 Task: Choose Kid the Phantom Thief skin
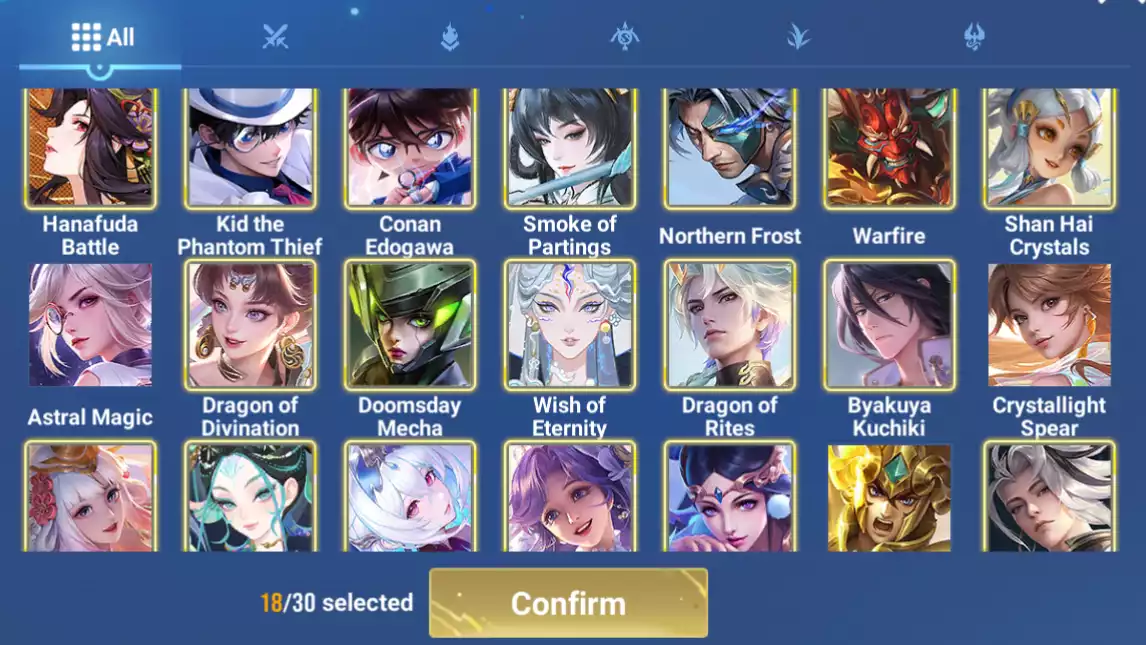(x=250, y=147)
